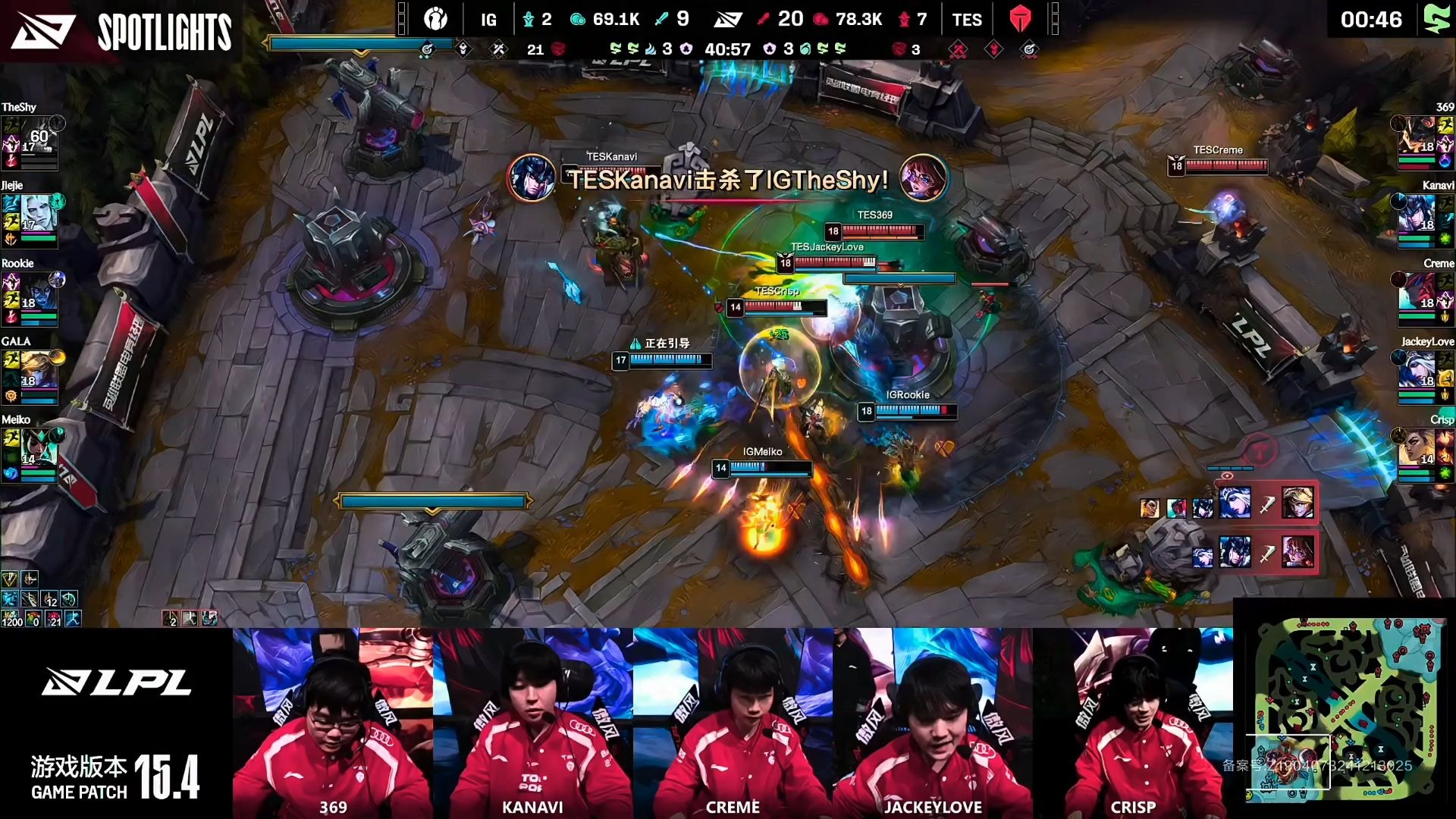1456x819 pixels.
Task: Click the minimap
Action: [x=1345, y=708]
